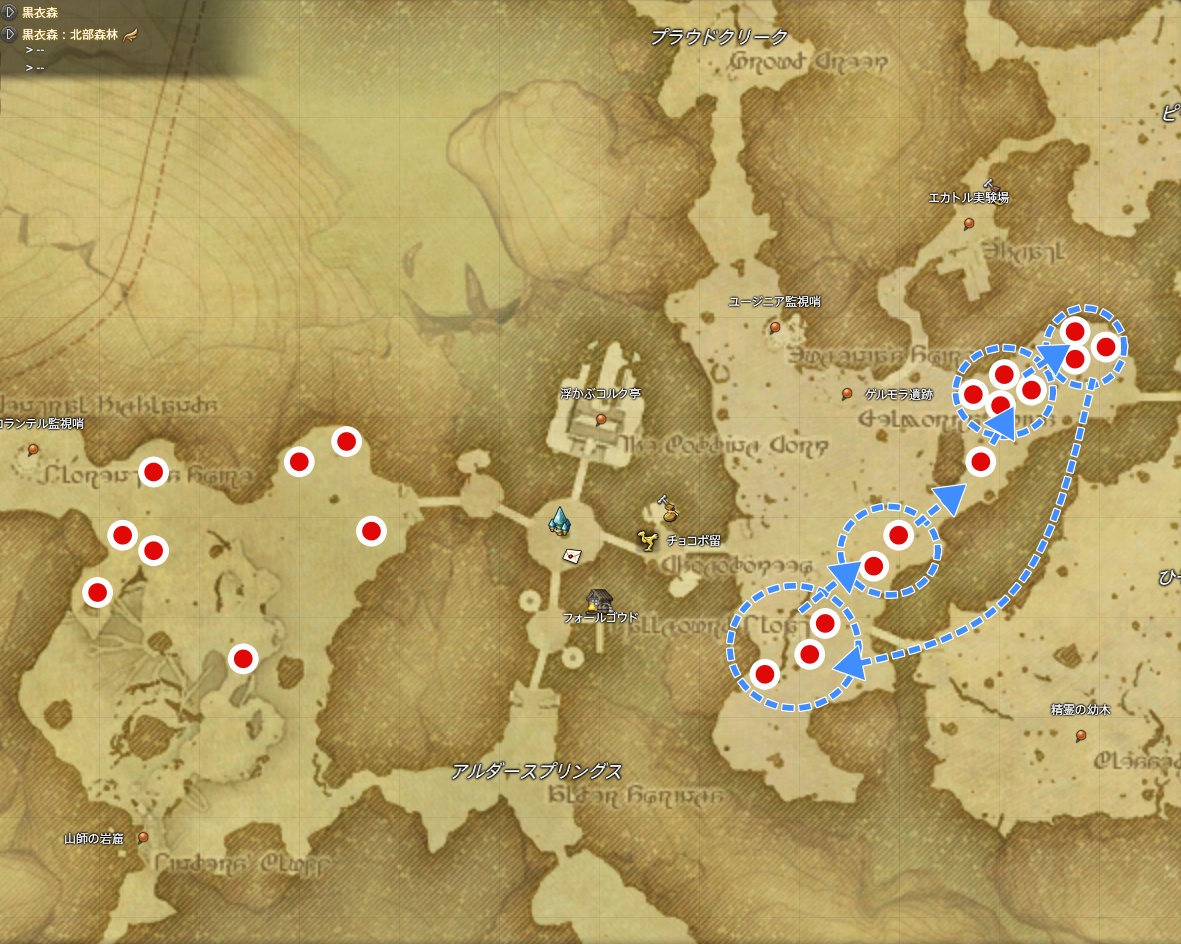Open the 黒衣森：北部森林 area selector arrow
Image resolution: width=1181 pixels, height=944 pixels.
[x=10, y=34]
